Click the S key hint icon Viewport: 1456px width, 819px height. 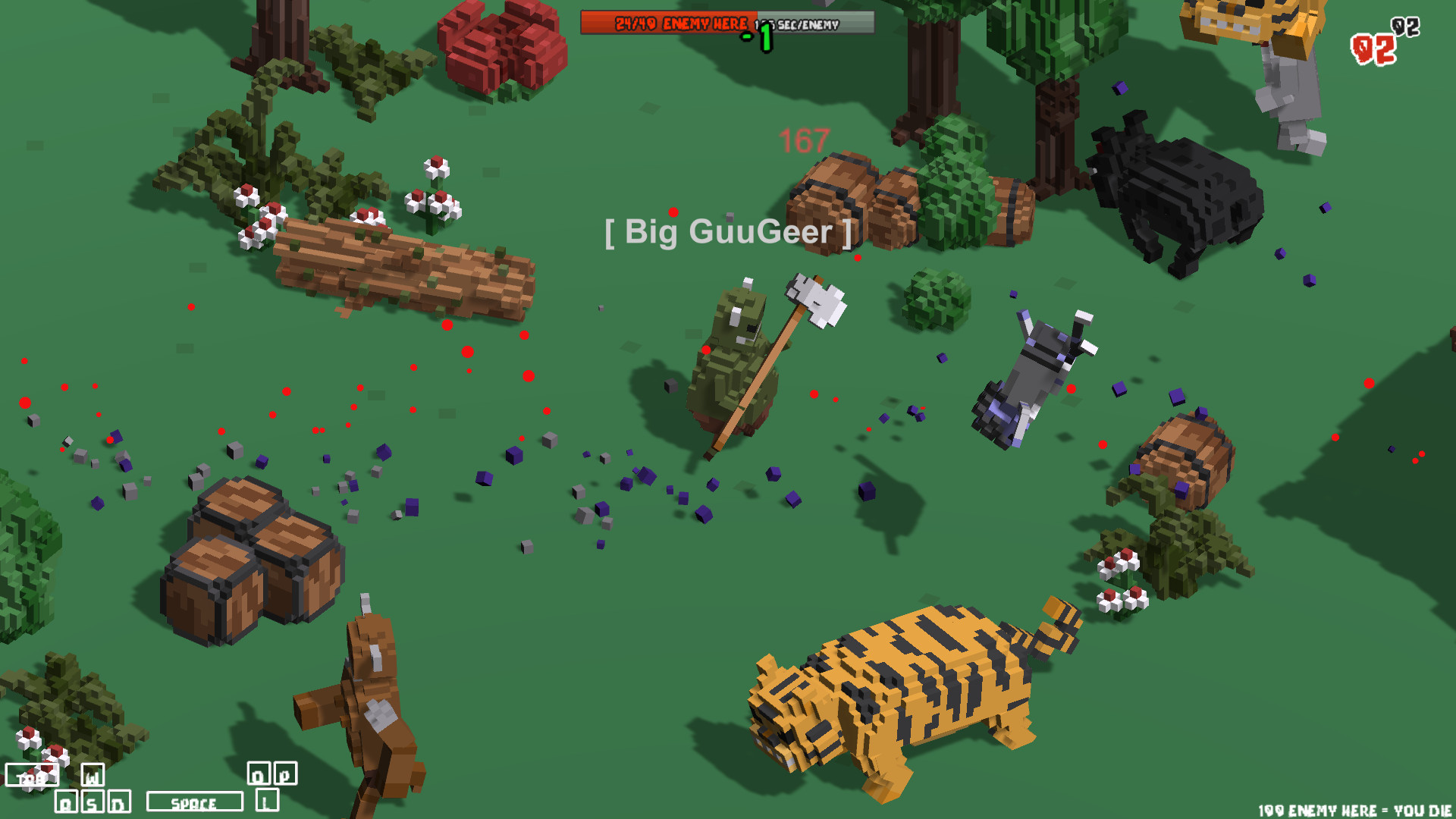pyautogui.click(x=93, y=801)
